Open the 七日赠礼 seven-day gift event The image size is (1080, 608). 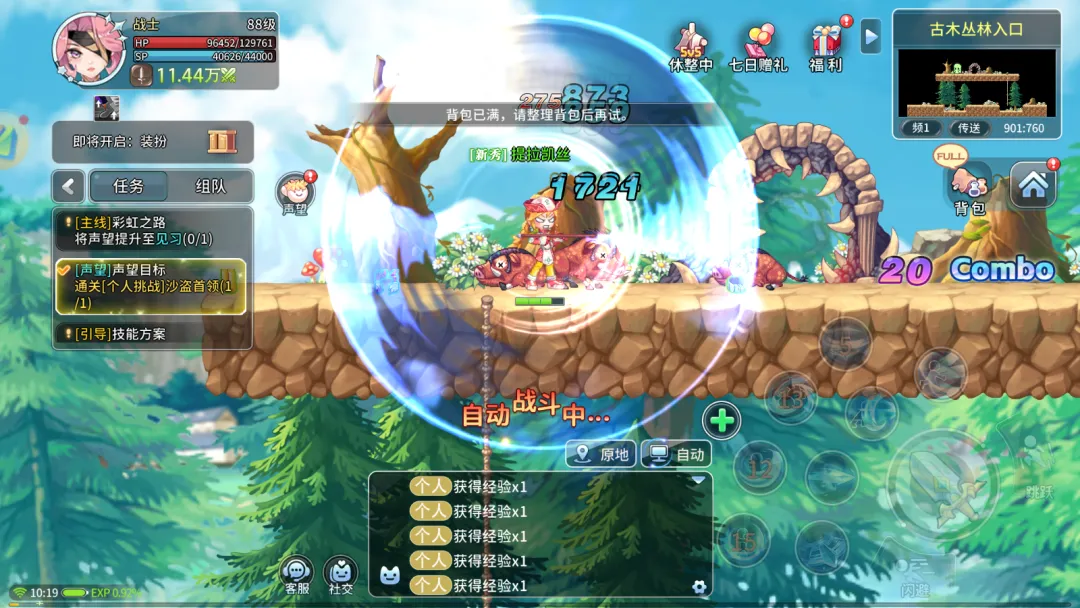pyautogui.click(x=758, y=48)
